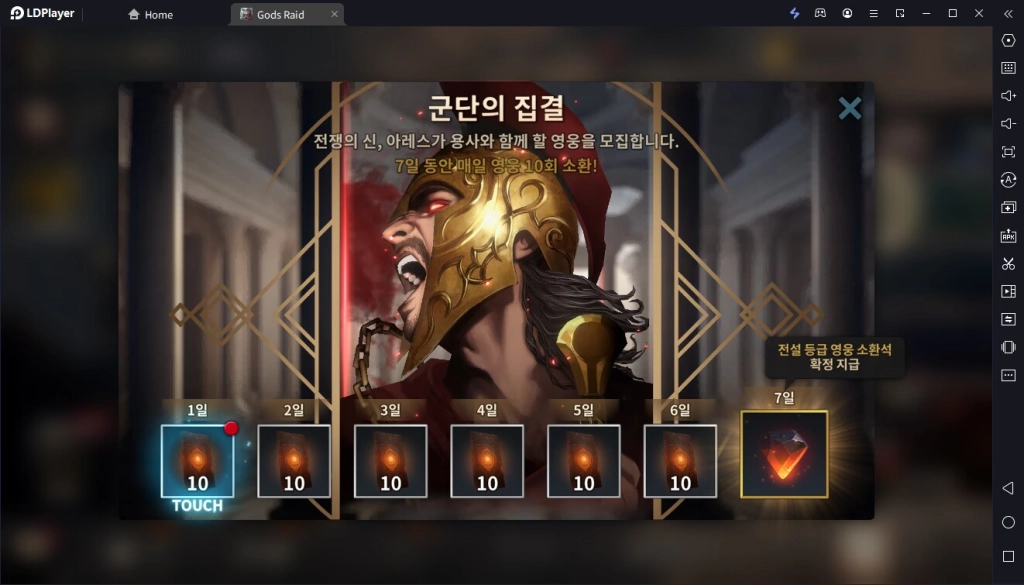1024x585 pixels.
Task: Switch to the LDPlayer Home tab
Action: pyautogui.click(x=151, y=14)
